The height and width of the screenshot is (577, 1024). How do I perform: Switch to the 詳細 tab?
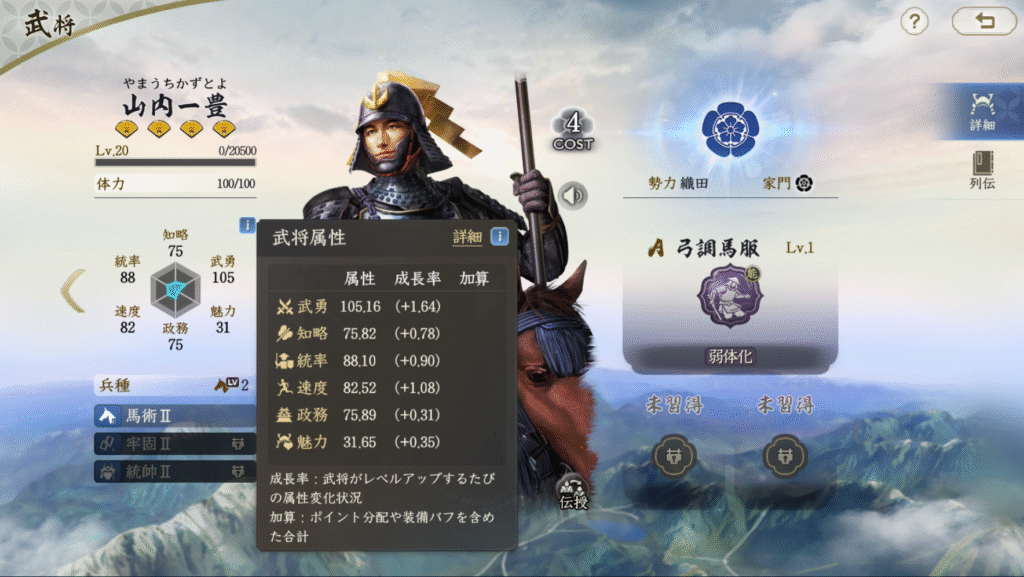coord(982,111)
